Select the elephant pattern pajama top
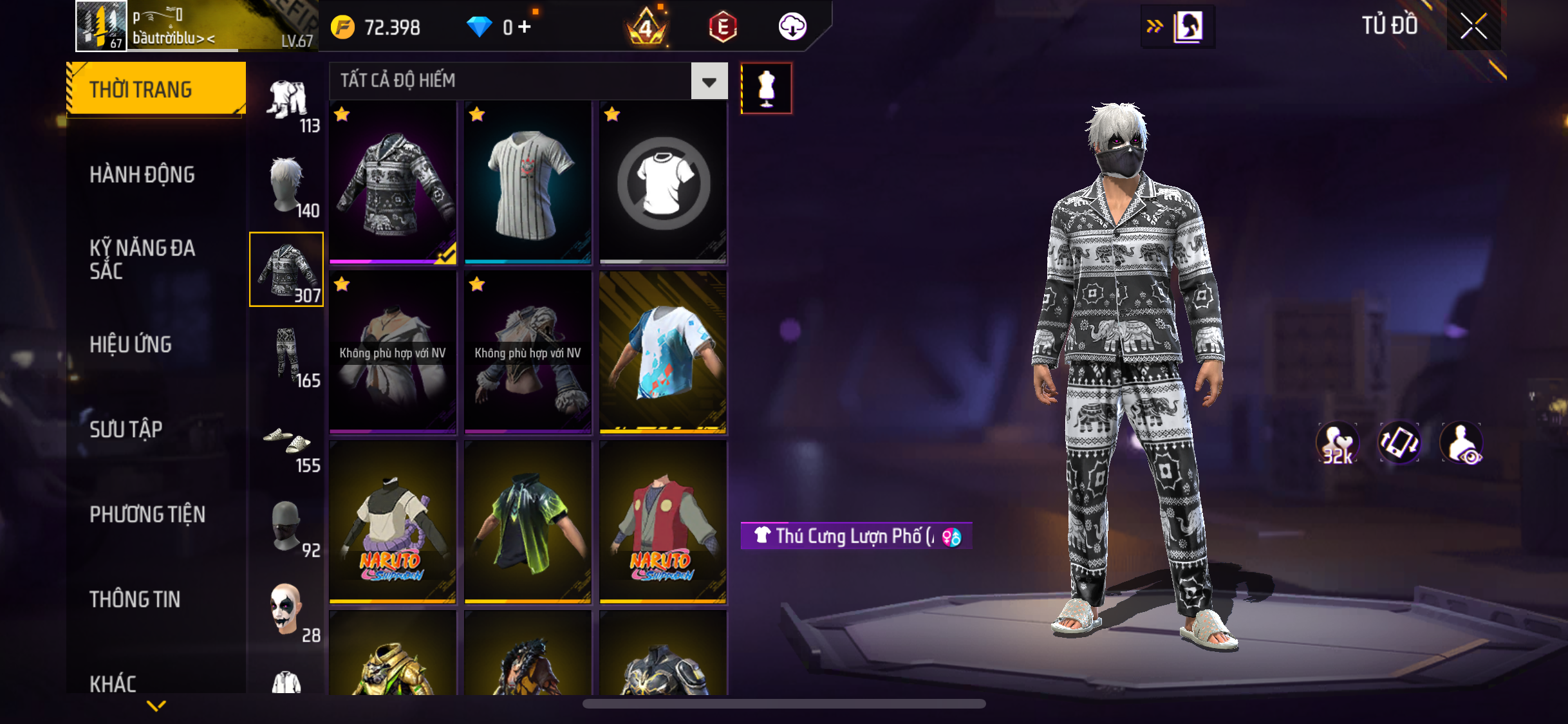1568x724 pixels. [393, 183]
